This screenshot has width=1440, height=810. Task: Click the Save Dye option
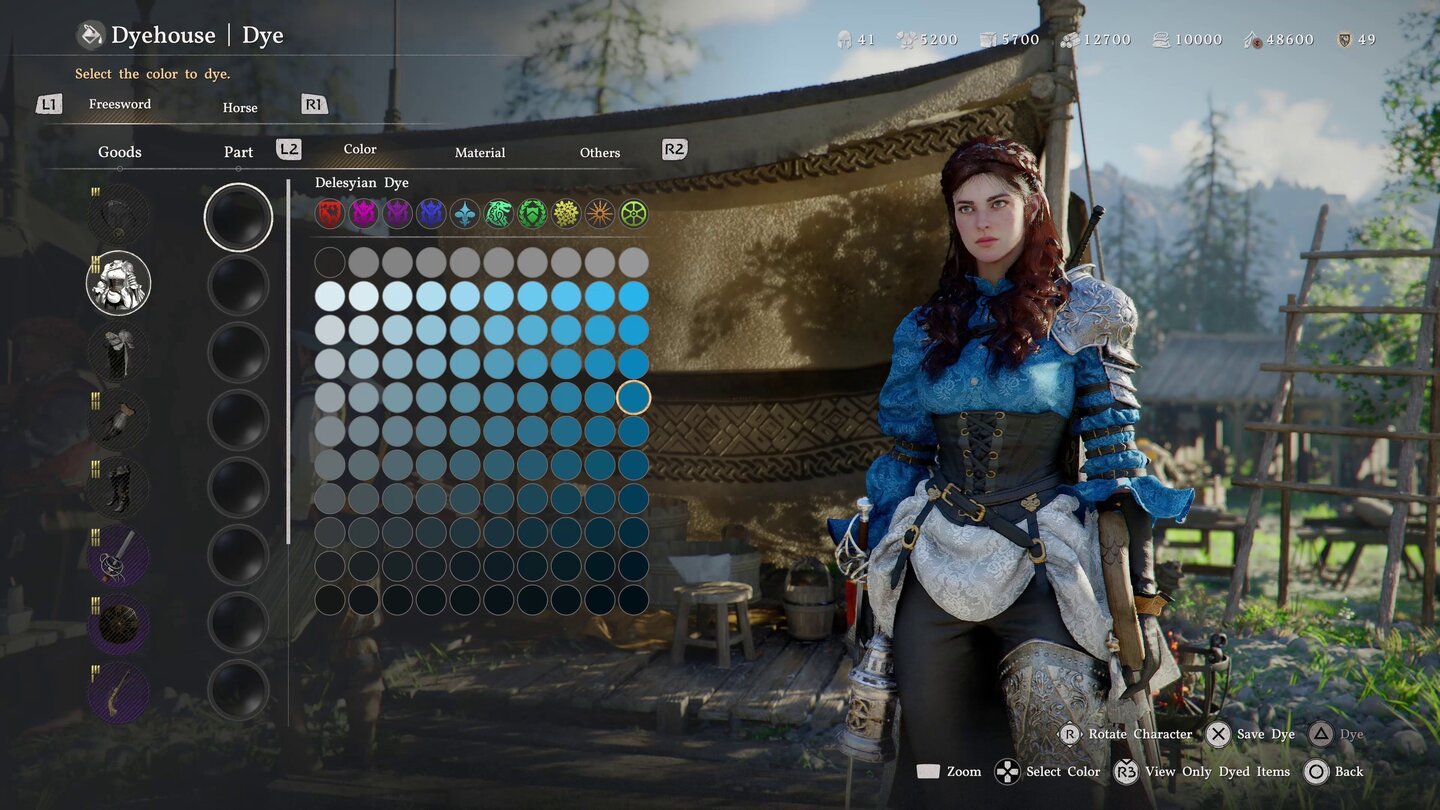tap(1250, 734)
